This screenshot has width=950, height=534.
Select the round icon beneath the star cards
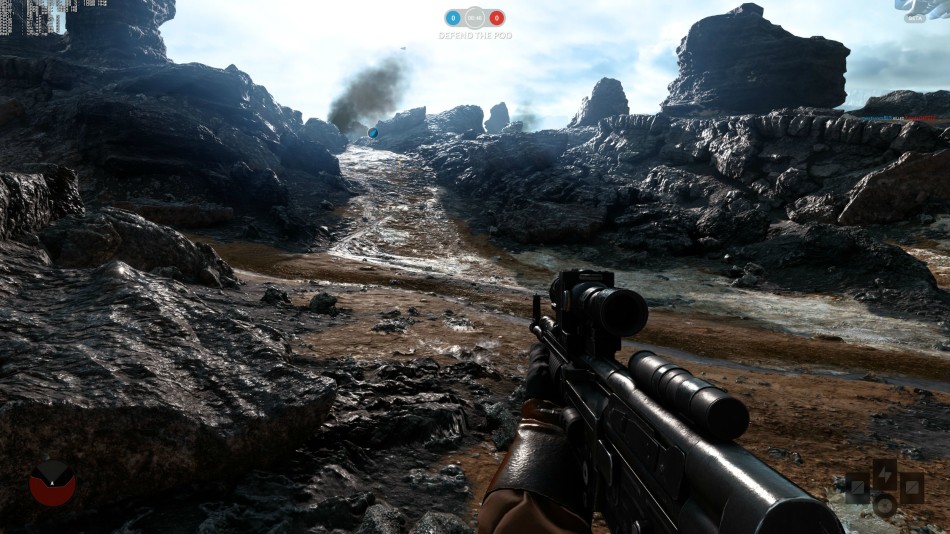(x=884, y=504)
